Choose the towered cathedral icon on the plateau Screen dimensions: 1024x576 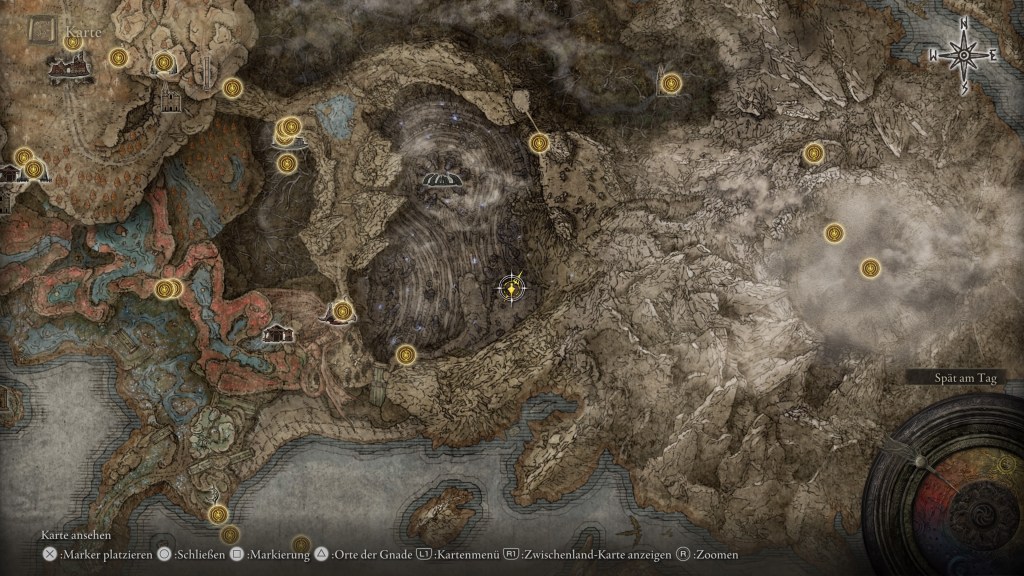click(169, 97)
